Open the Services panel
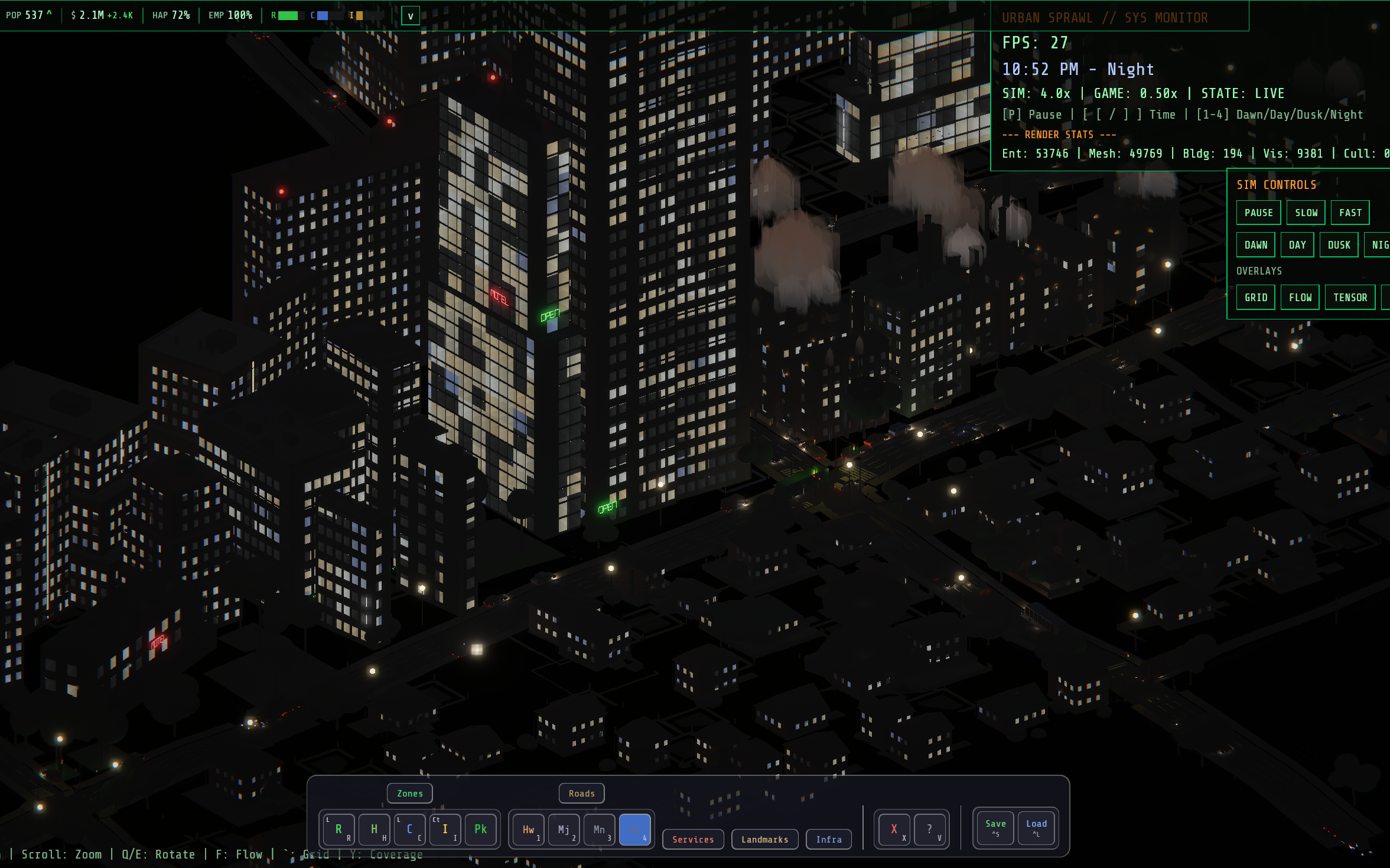 point(692,839)
